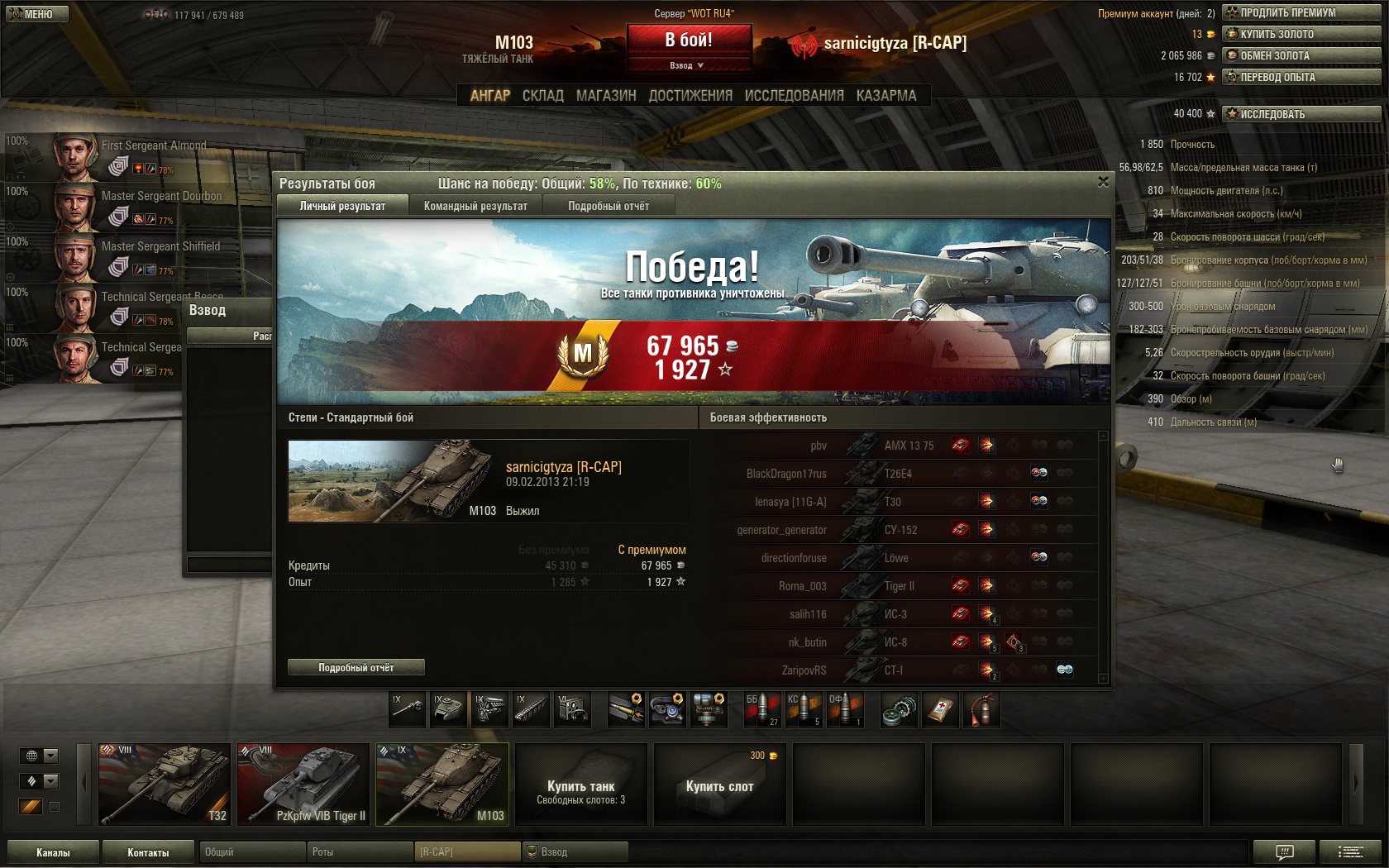Click ПЕРЕВОД ОПЫТА button

click(1301, 77)
